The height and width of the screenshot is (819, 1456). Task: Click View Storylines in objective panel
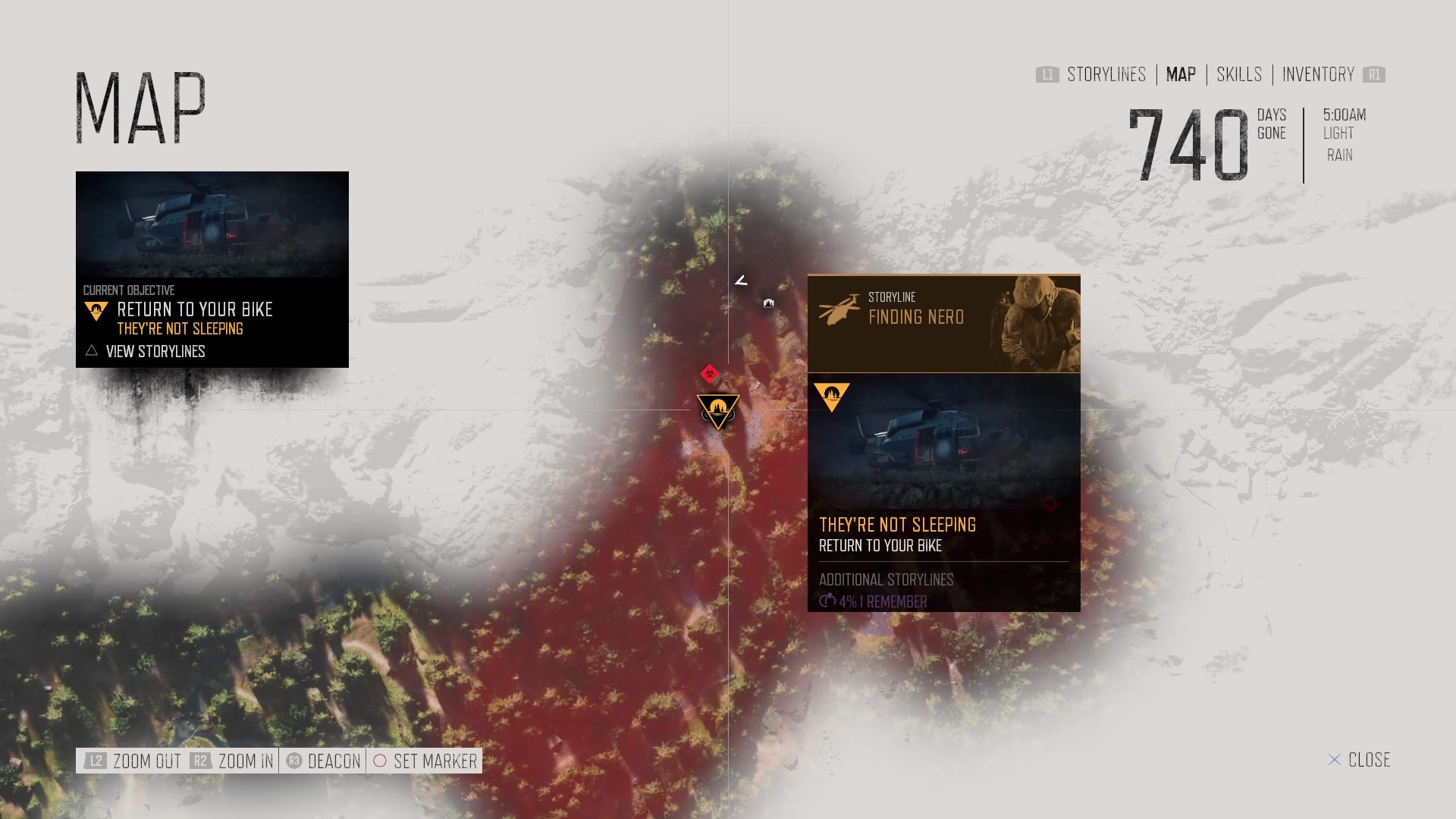[155, 351]
